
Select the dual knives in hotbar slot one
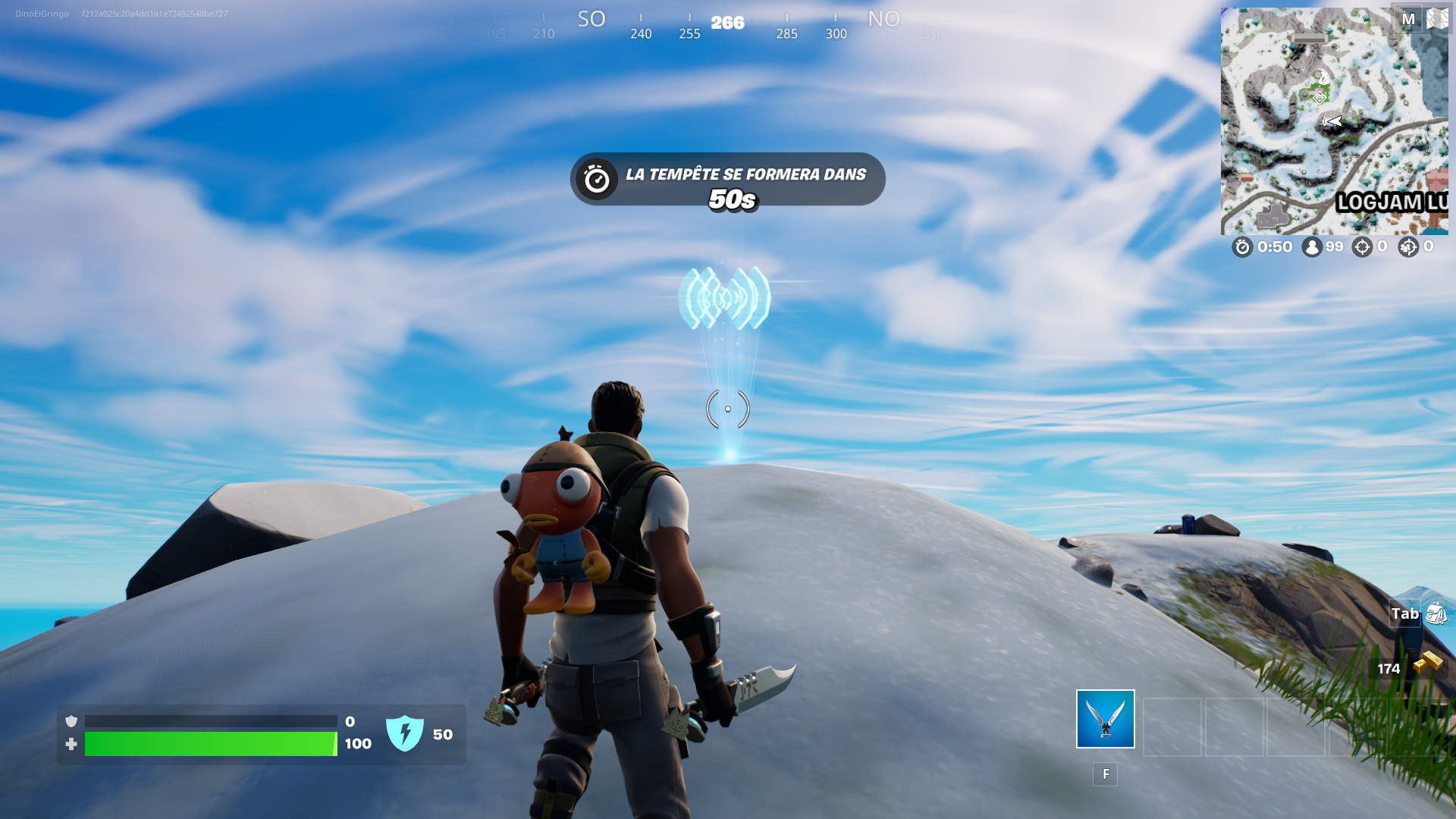pyautogui.click(x=1104, y=720)
